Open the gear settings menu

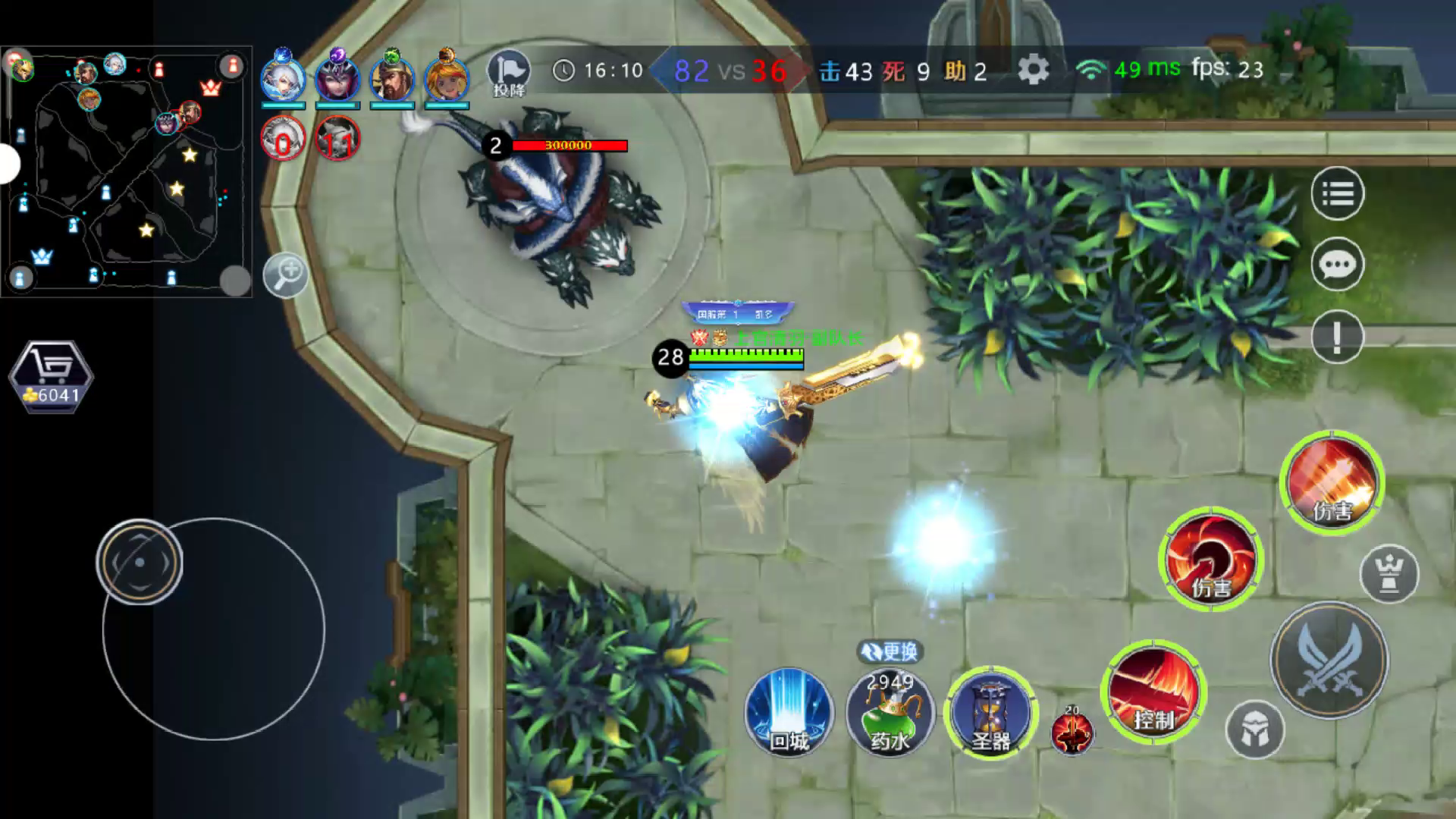click(1033, 71)
